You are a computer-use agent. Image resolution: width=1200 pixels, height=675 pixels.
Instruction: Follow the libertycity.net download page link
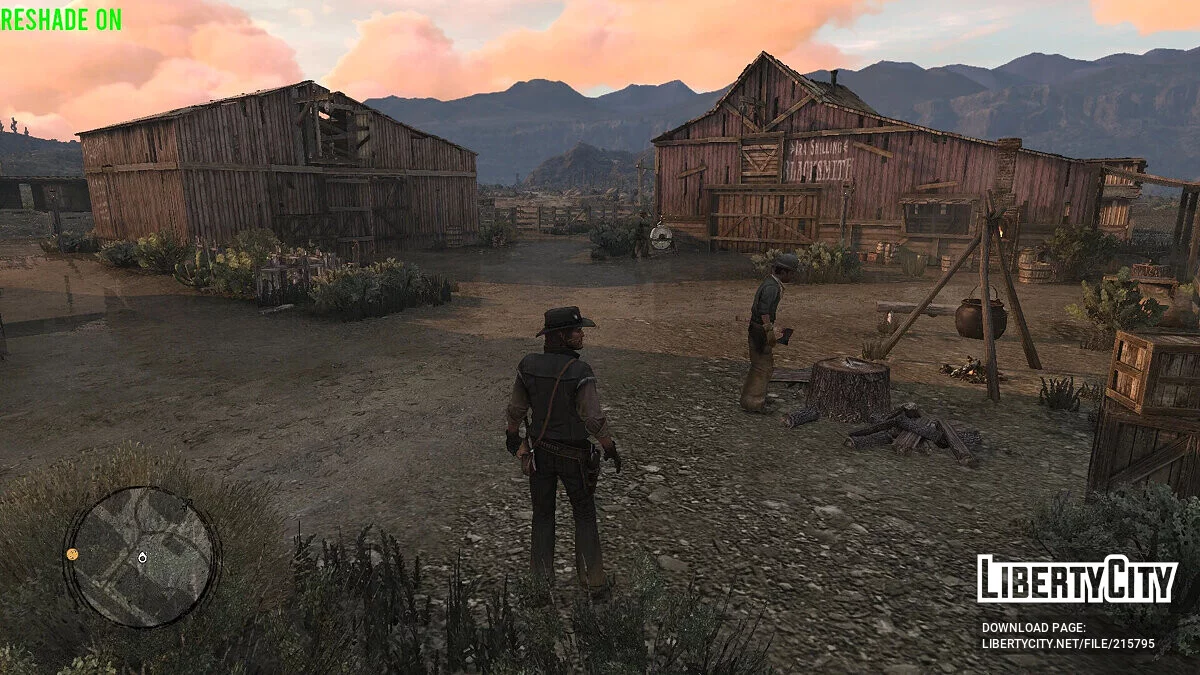[x=1068, y=644]
